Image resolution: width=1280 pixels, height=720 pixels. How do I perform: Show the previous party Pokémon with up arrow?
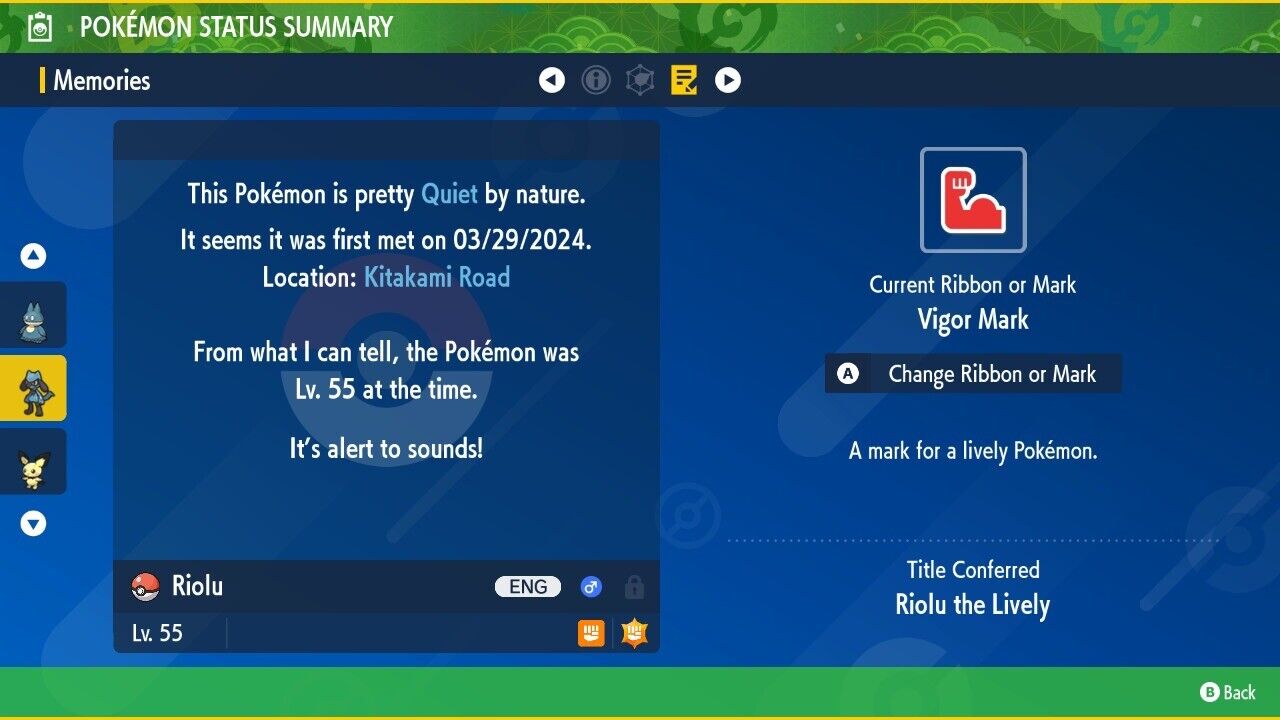33,256
